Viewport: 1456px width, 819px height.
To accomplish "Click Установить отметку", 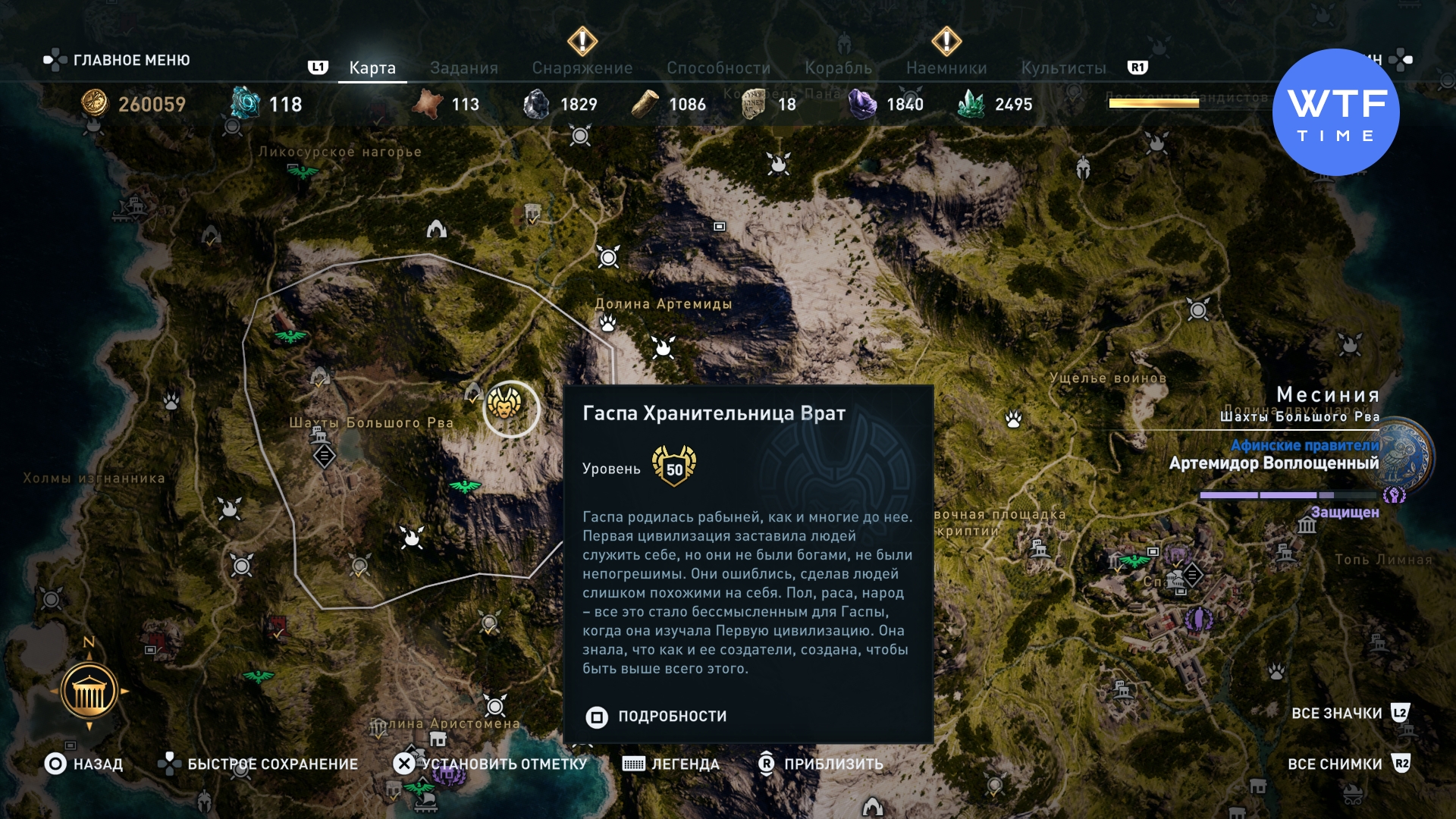I will pos(490,764).
